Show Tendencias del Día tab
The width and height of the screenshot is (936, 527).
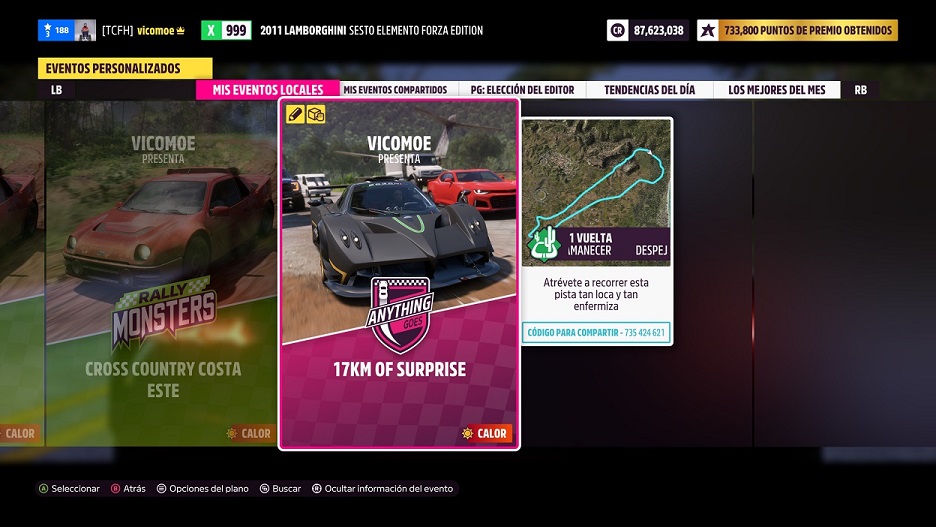pos(648,90)
